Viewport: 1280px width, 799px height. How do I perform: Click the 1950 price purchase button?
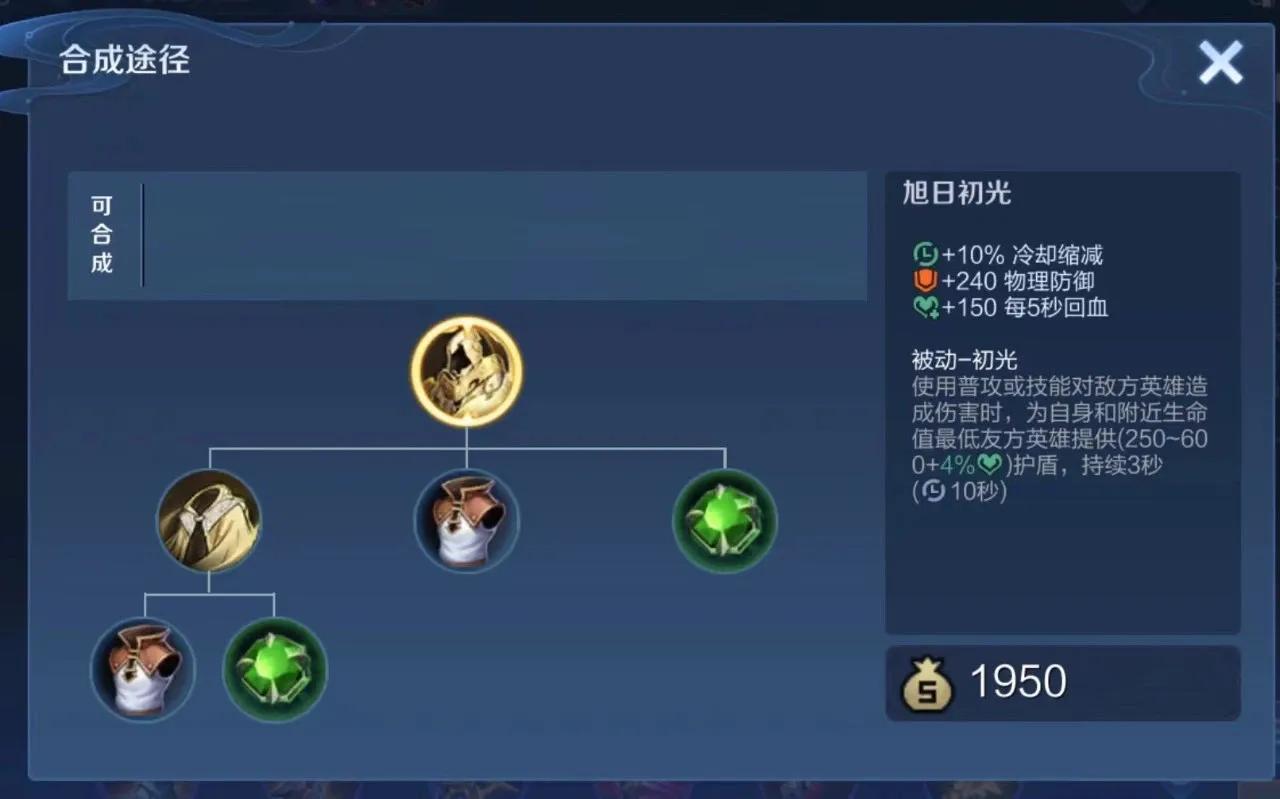tap(1062, 681)
